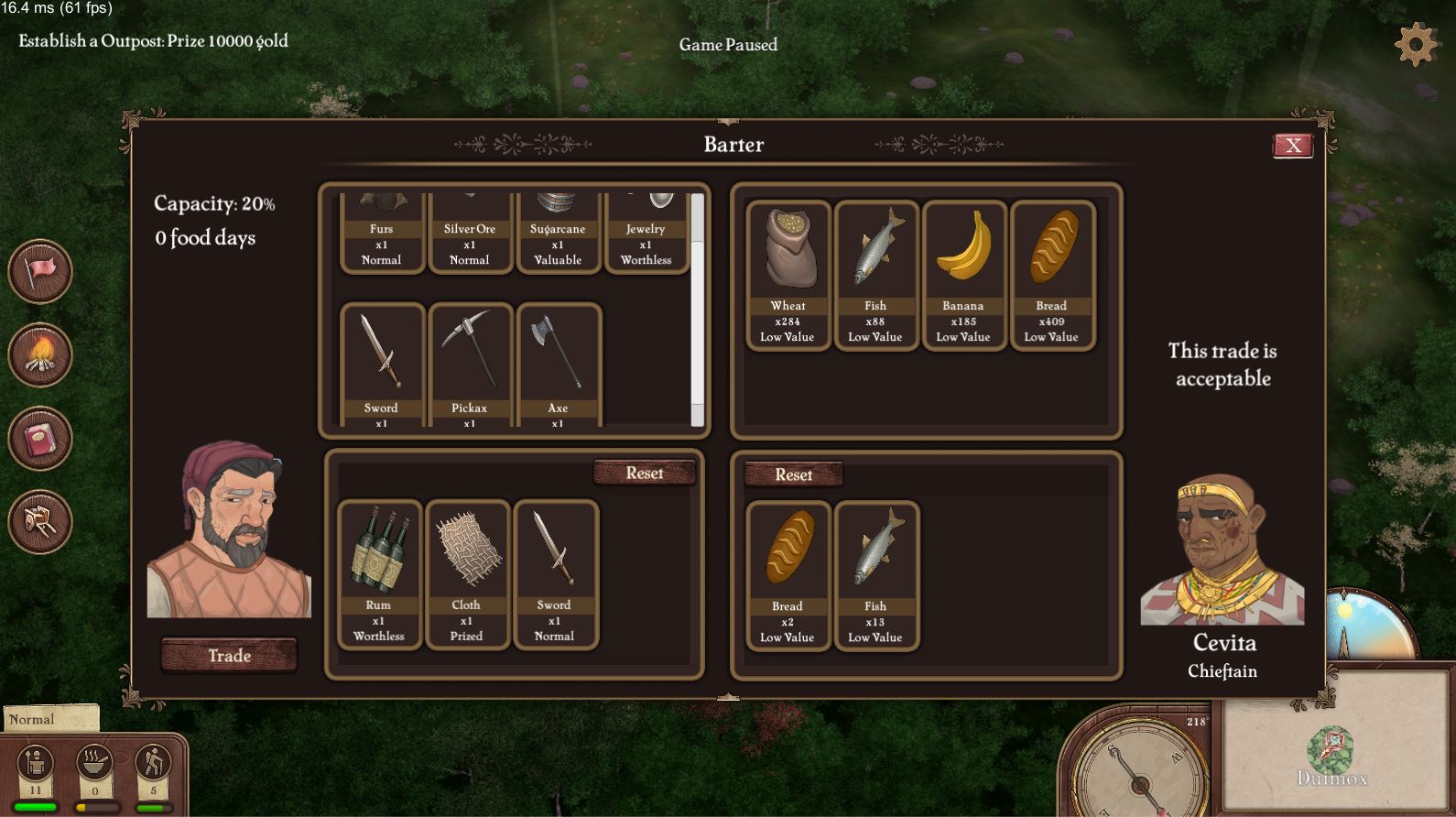The height and width of the screenshot is (817, 1456).
Task: Reset the player's offered items
Action: pos(644,474)
